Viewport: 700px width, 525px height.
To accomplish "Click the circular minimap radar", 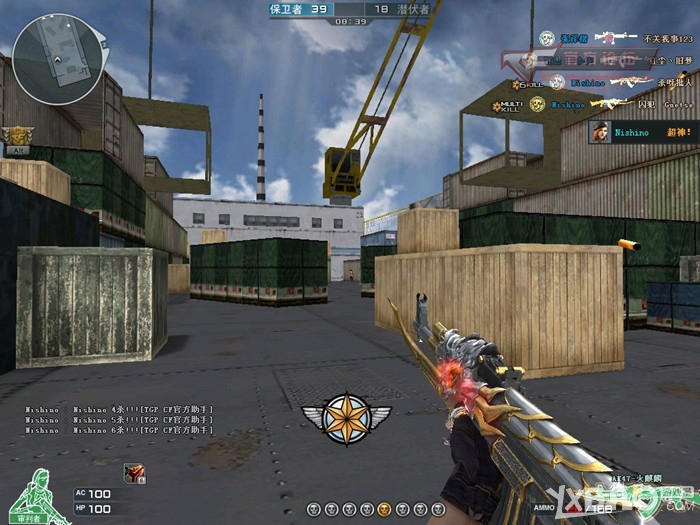I will [58, 58].
